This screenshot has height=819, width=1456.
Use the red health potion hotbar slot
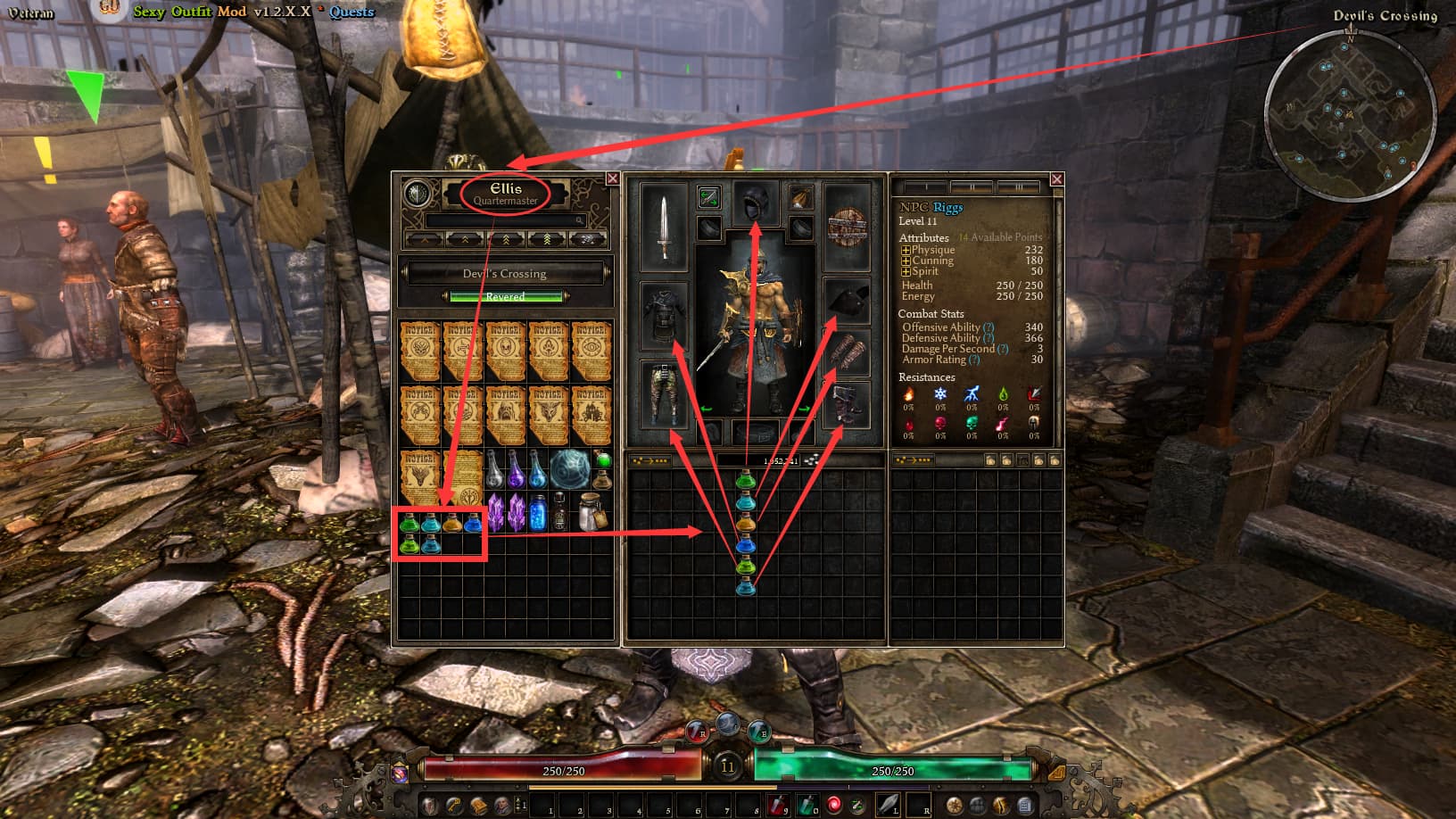777,805
